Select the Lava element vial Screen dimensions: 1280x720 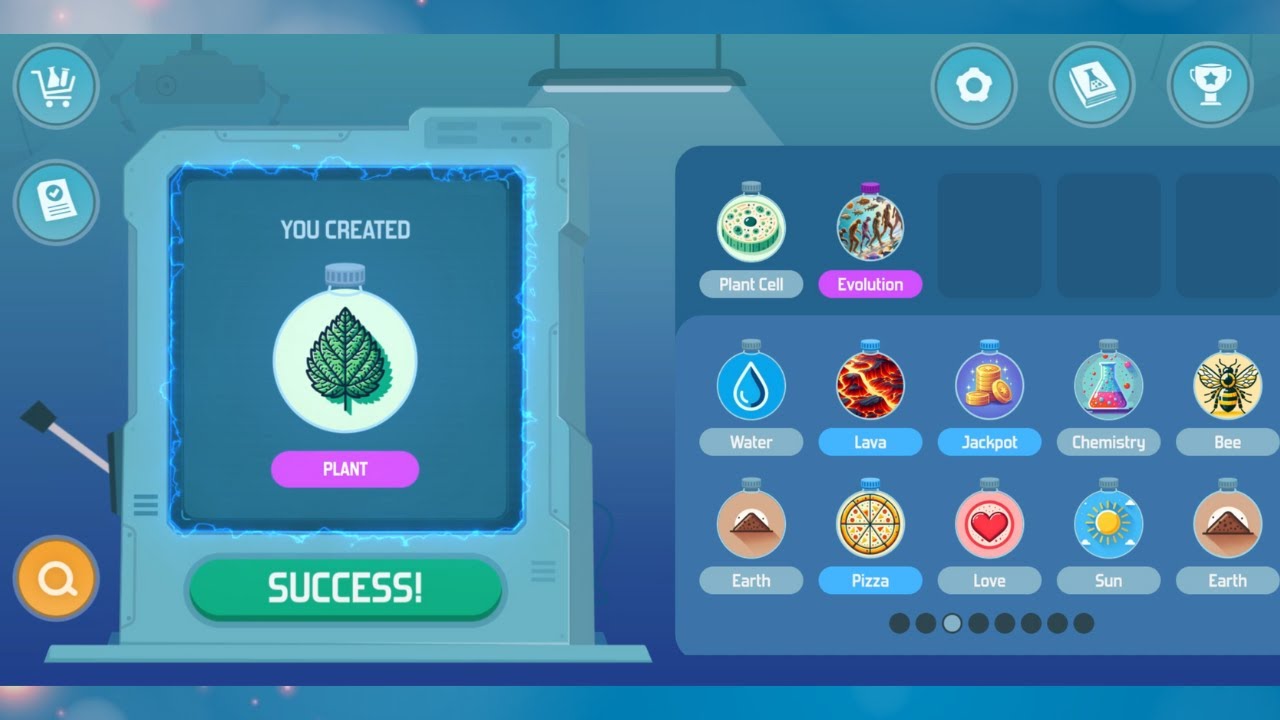(870, 385)
